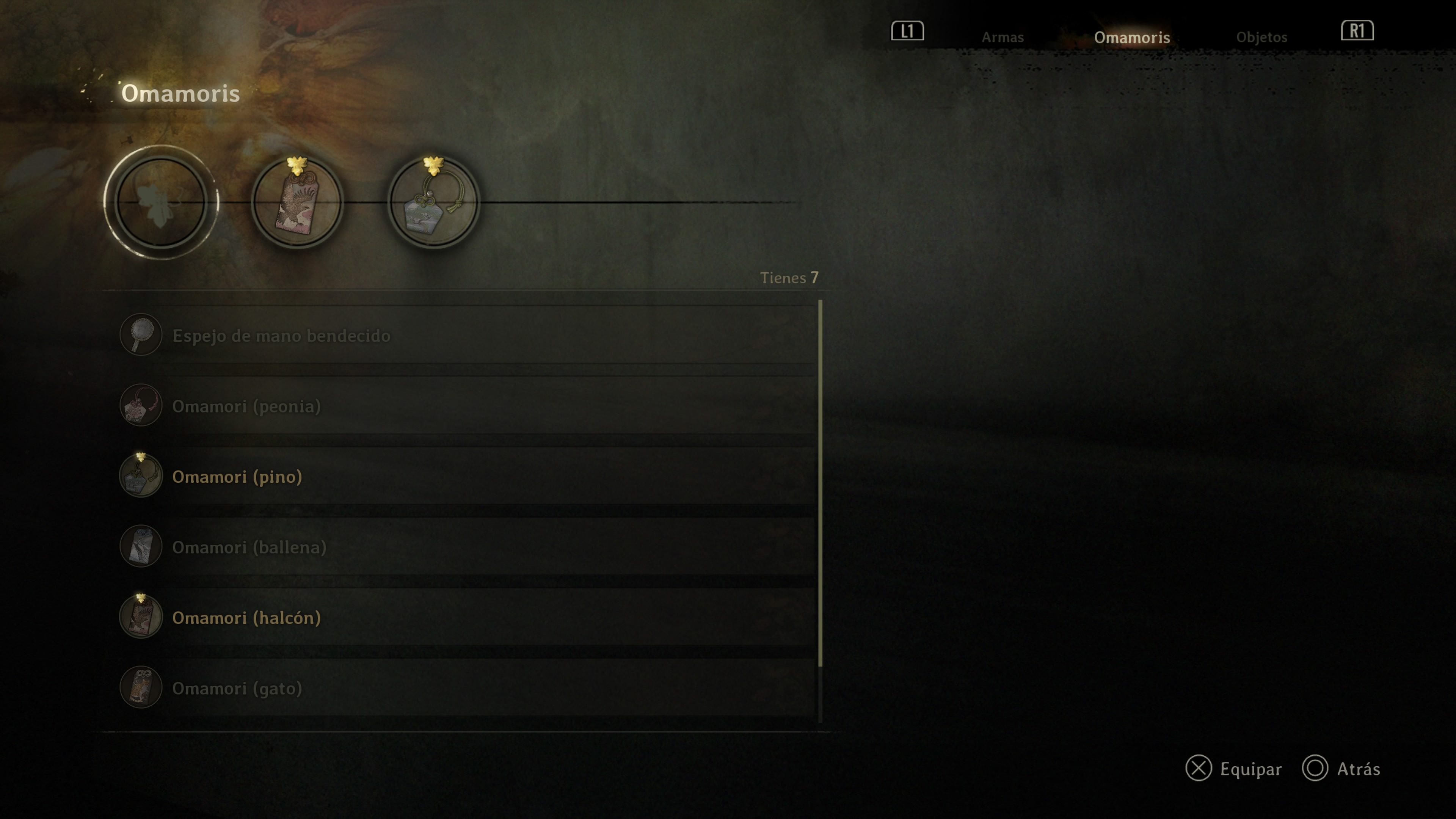Open the Objetos tab
This screenshot has width=1456, height=819.
(1261, 37)
